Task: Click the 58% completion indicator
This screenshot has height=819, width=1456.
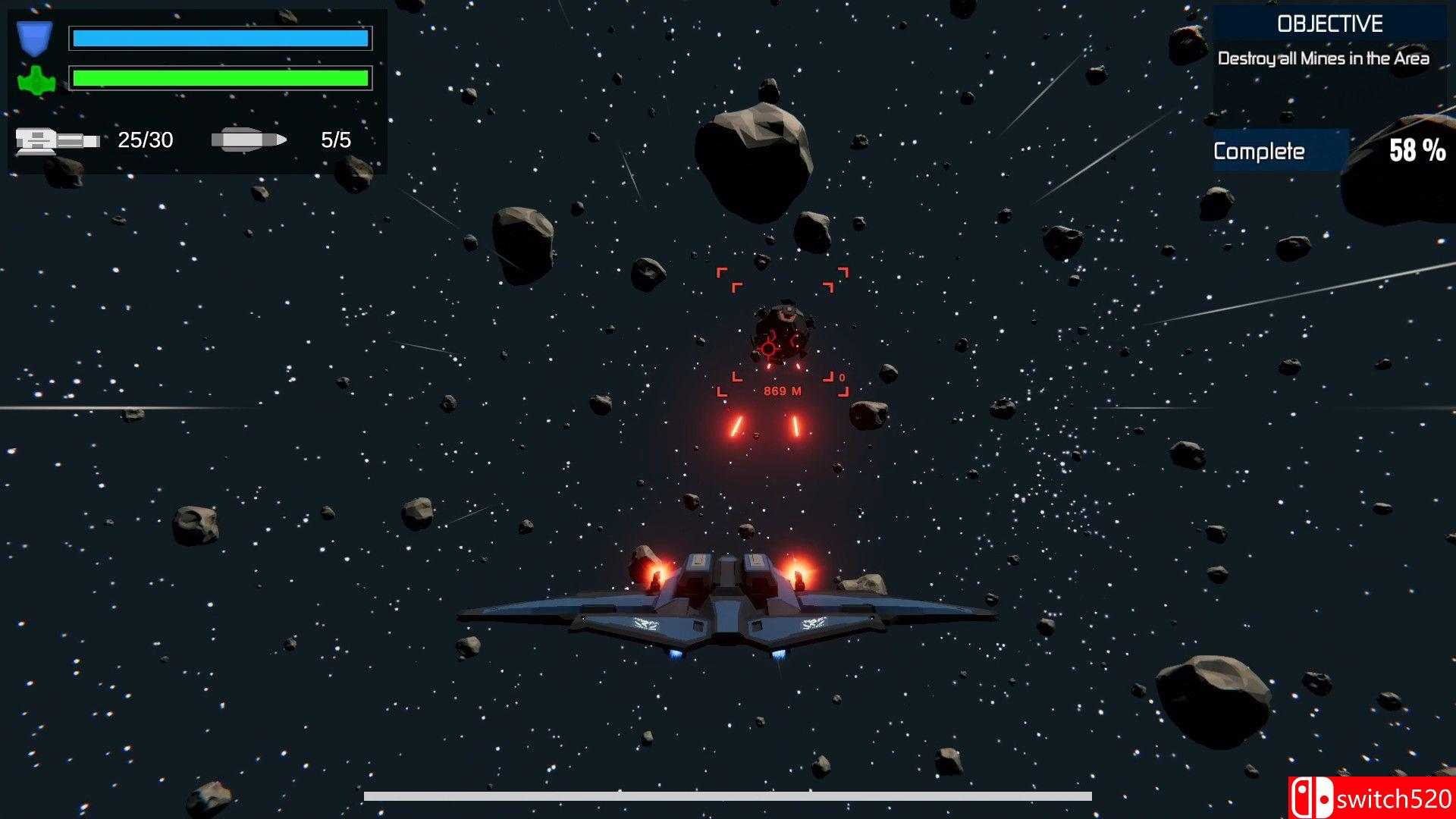Action: tap(1417, 151)
